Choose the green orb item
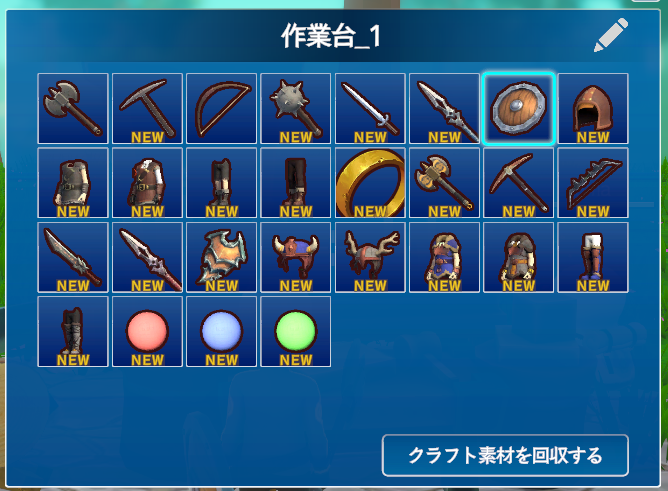 295,331
